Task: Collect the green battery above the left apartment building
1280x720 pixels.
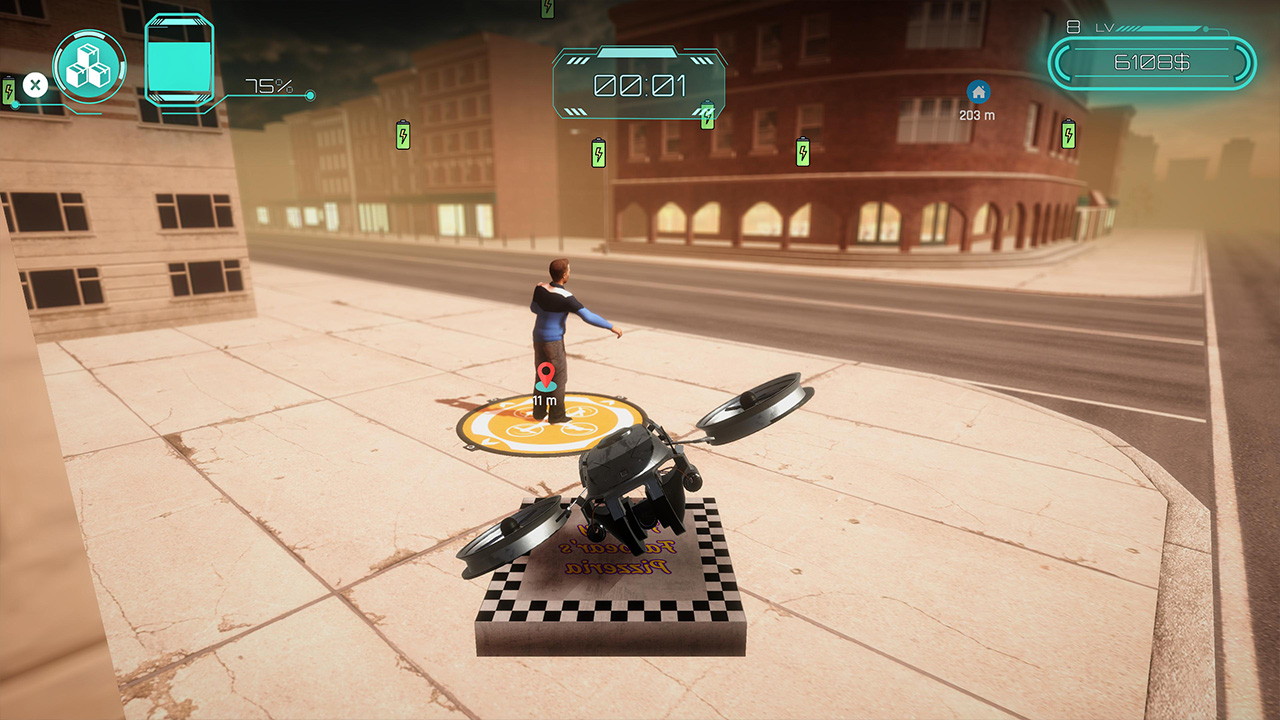Action: (403, 133)
